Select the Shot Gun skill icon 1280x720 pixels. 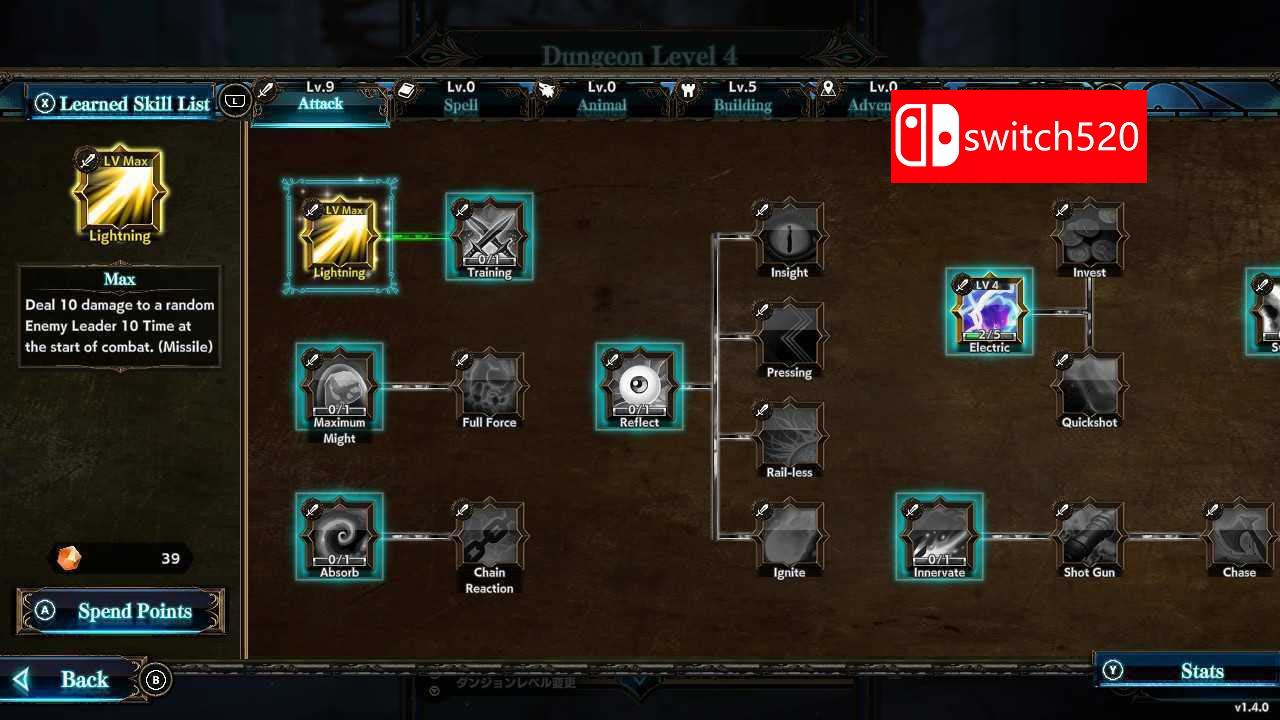[1088, 537]
